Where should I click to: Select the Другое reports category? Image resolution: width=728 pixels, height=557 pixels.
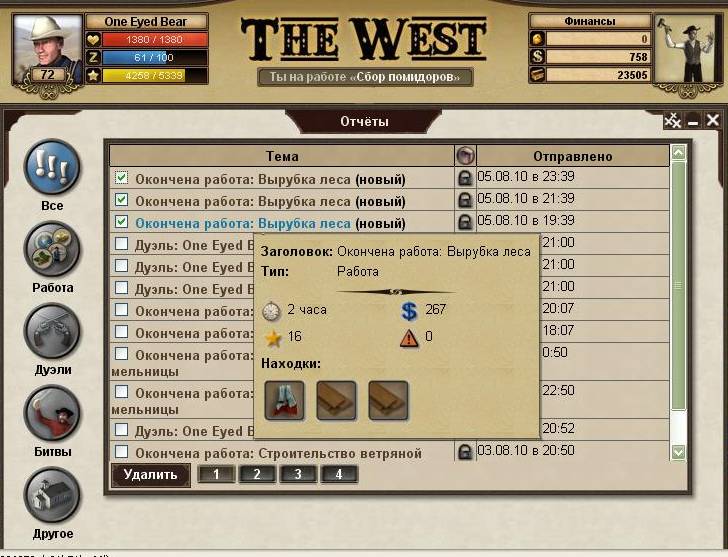pyautogui.click(x=51, y=495)
